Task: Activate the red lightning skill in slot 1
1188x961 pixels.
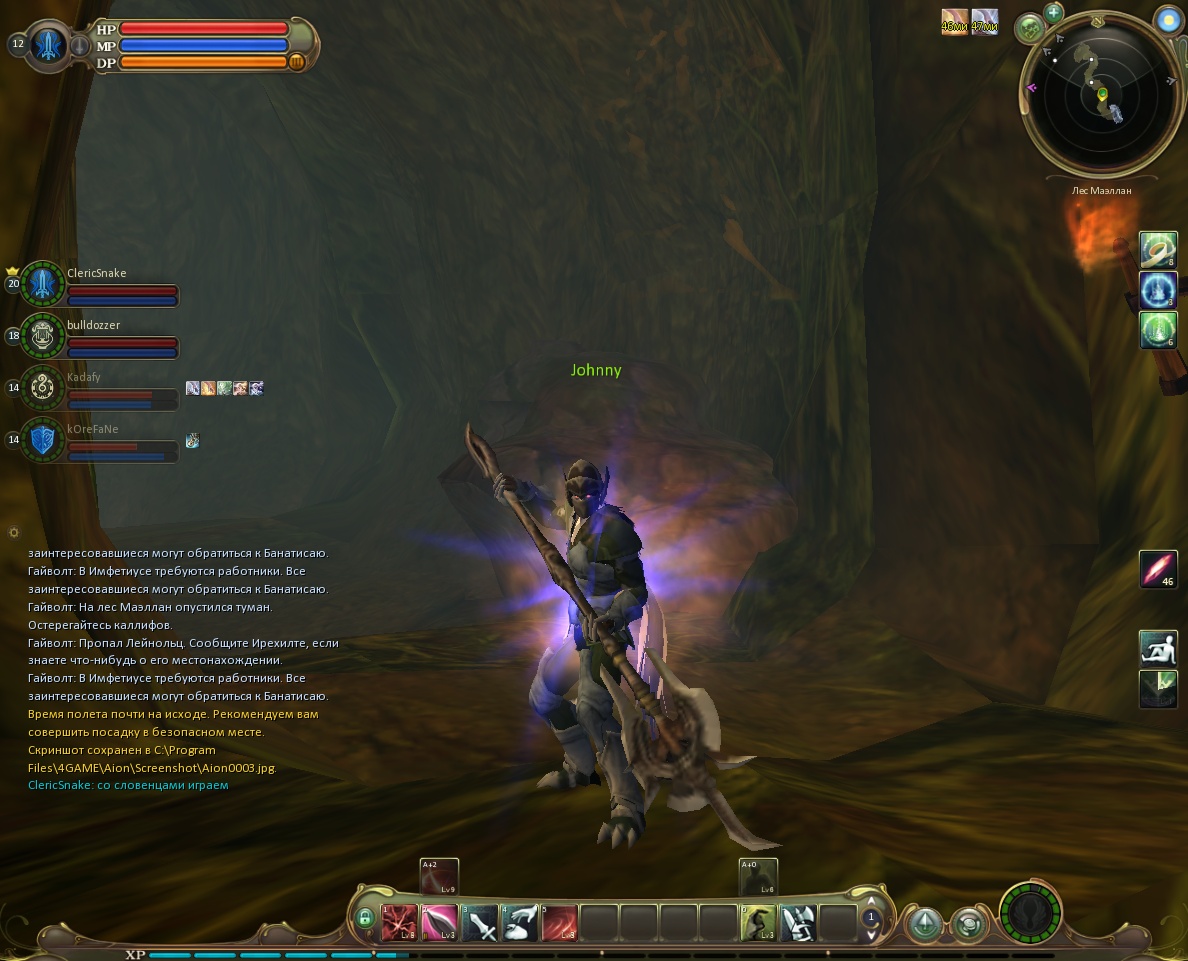Action: (x=399, y=922)
